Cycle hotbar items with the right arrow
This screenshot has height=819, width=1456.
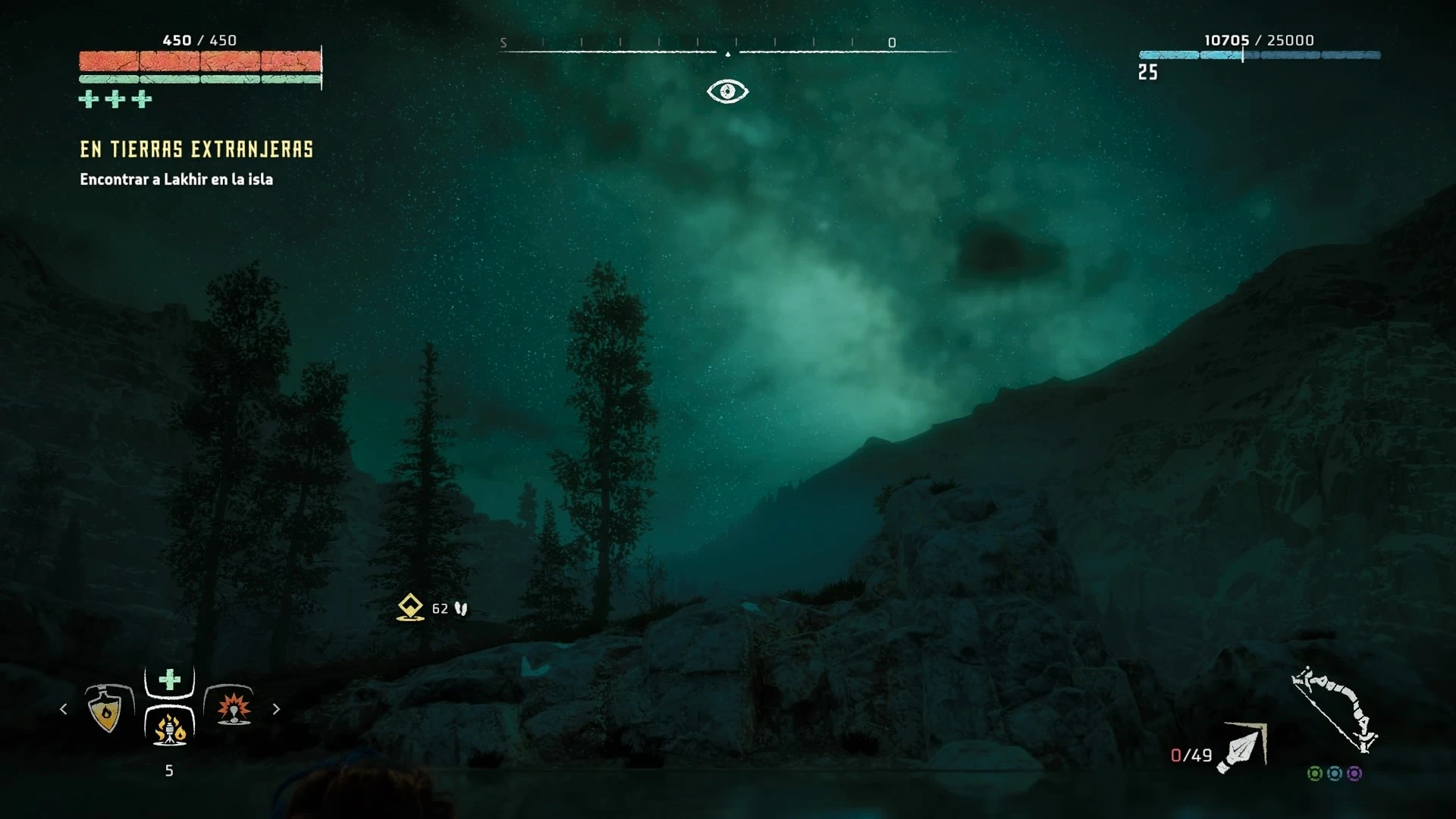tap(276, 709)
